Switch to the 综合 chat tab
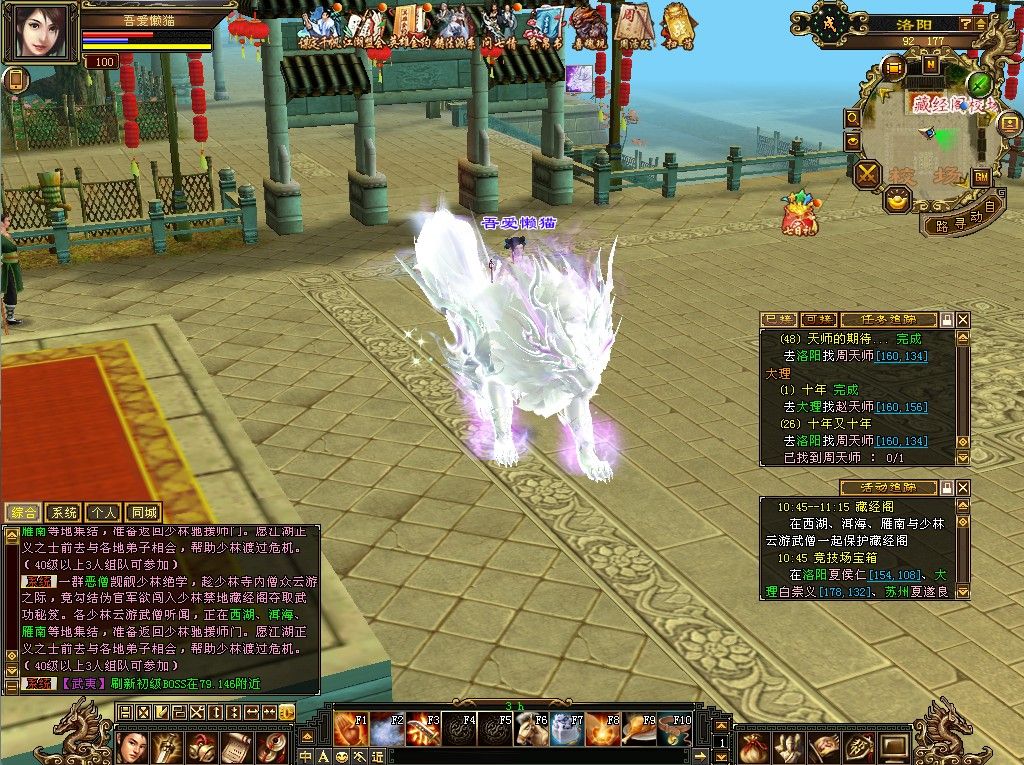The width and height of the screenshot is (1024, 765). (22, 512)
